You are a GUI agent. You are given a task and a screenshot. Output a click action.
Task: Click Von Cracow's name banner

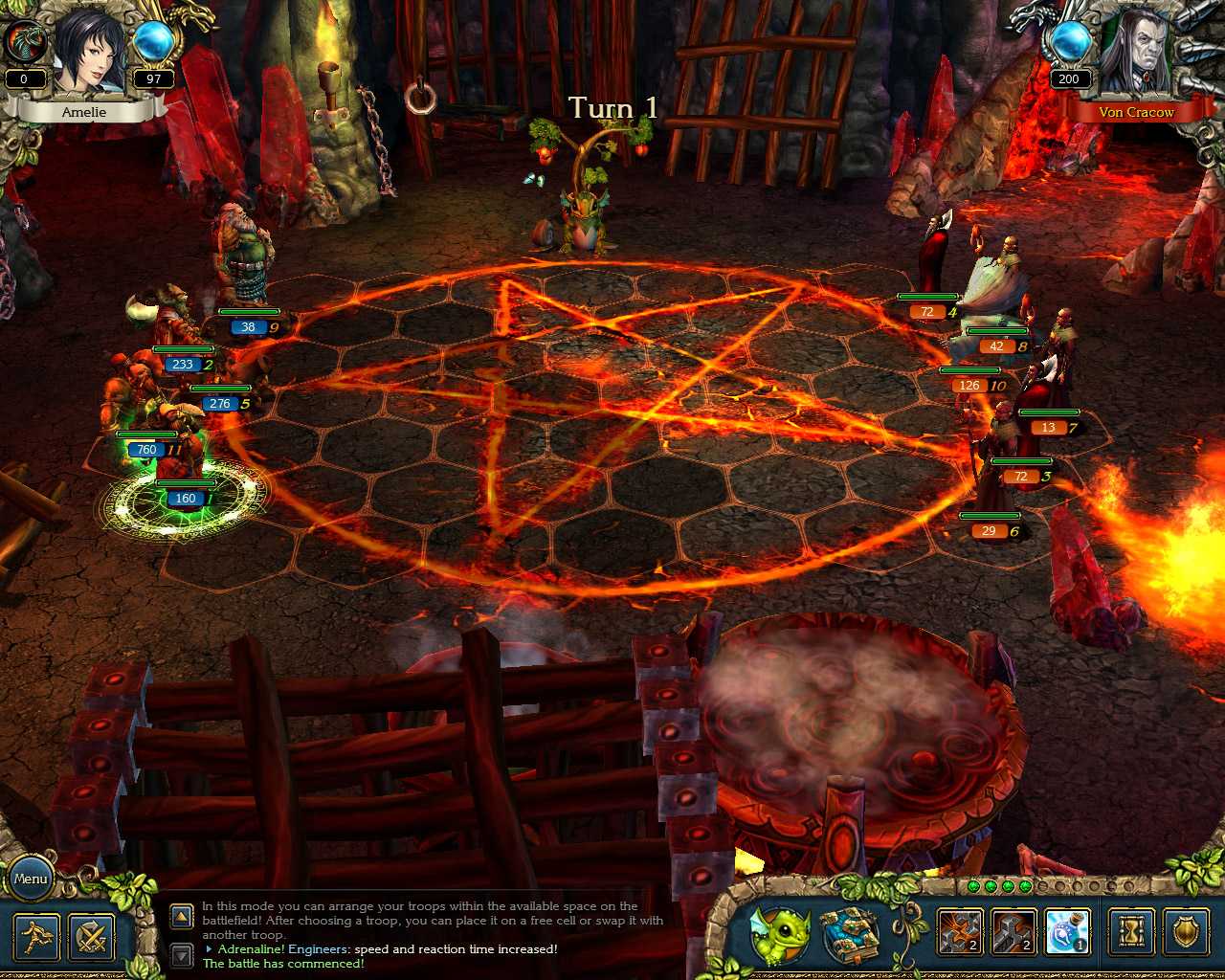click(1139, 112)
